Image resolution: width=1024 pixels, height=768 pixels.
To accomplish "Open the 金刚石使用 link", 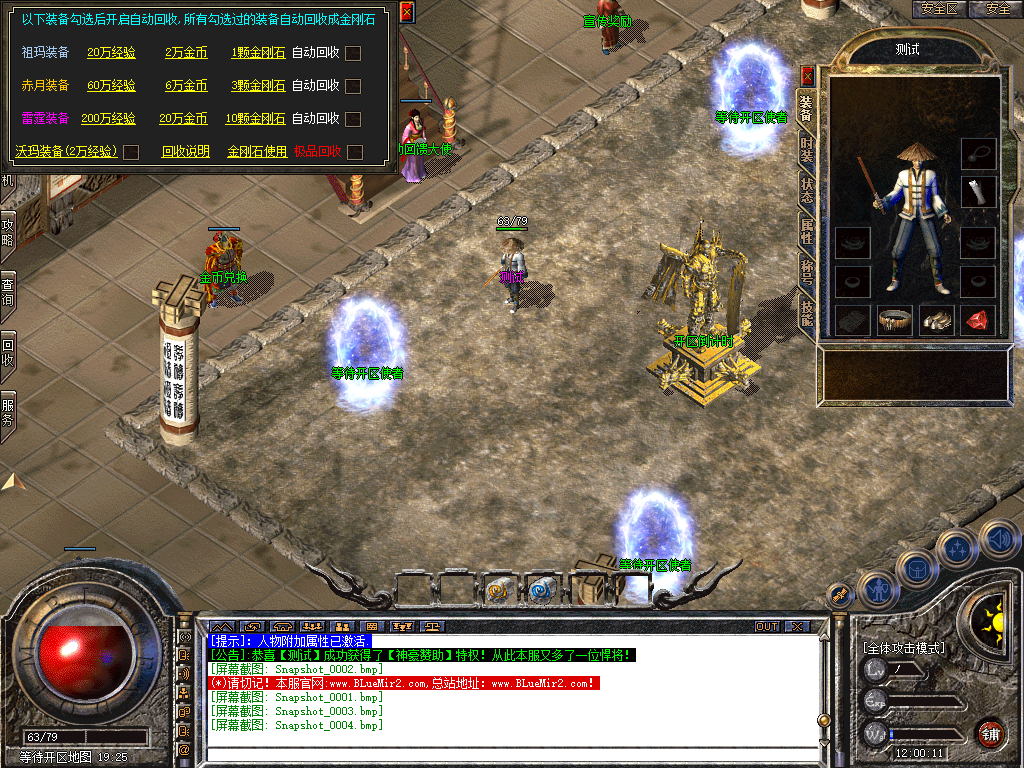I will pos(257,152).
